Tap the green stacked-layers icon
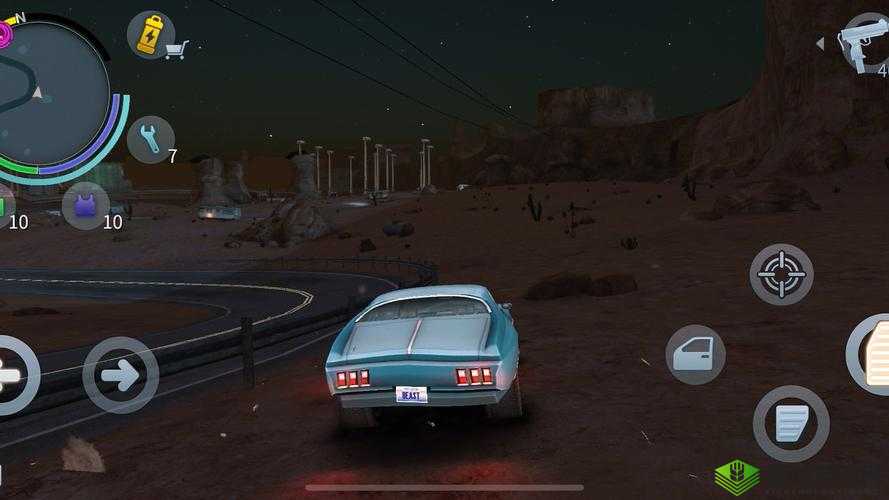 click(x=735, y=477)
